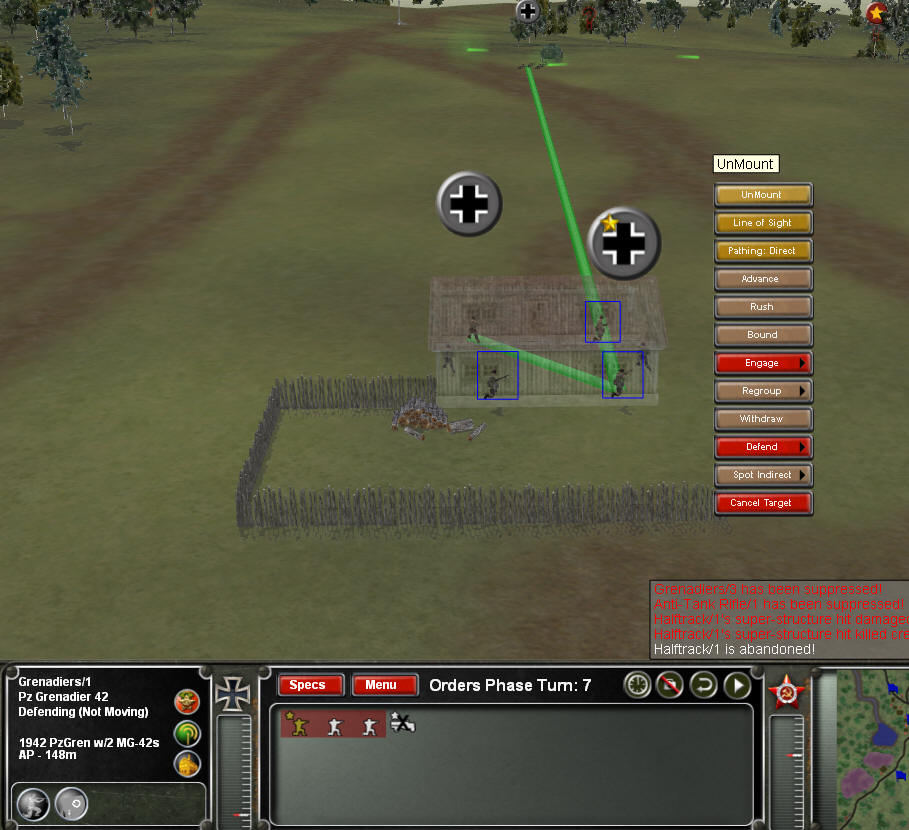Open the game Menu
The image size is (909, 830).
[x=384, y=685]
